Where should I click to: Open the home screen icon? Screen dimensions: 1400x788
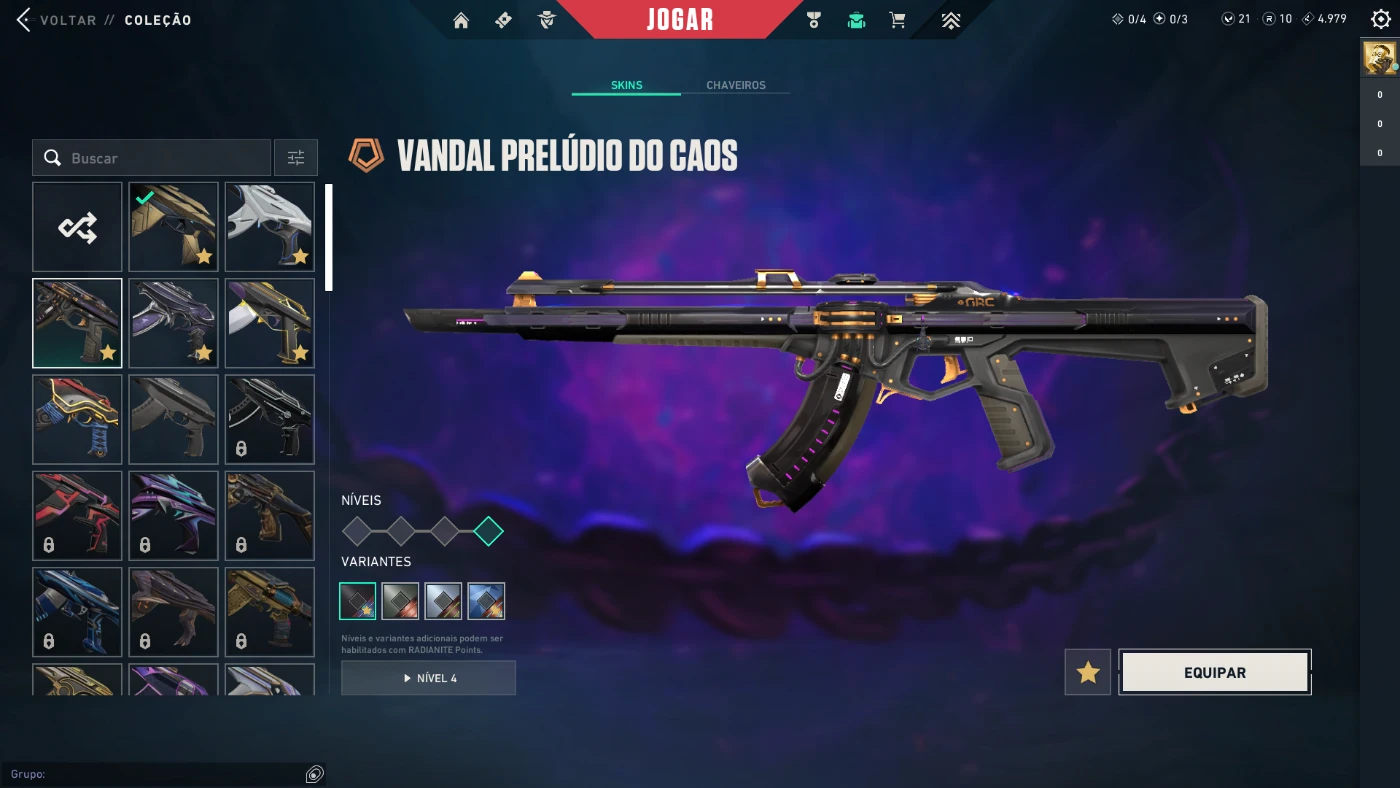461,20
